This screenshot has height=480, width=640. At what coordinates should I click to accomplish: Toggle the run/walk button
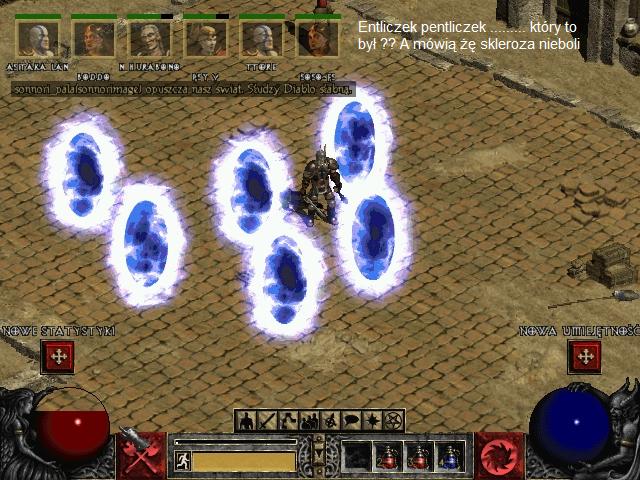click(x=183, y=461)
